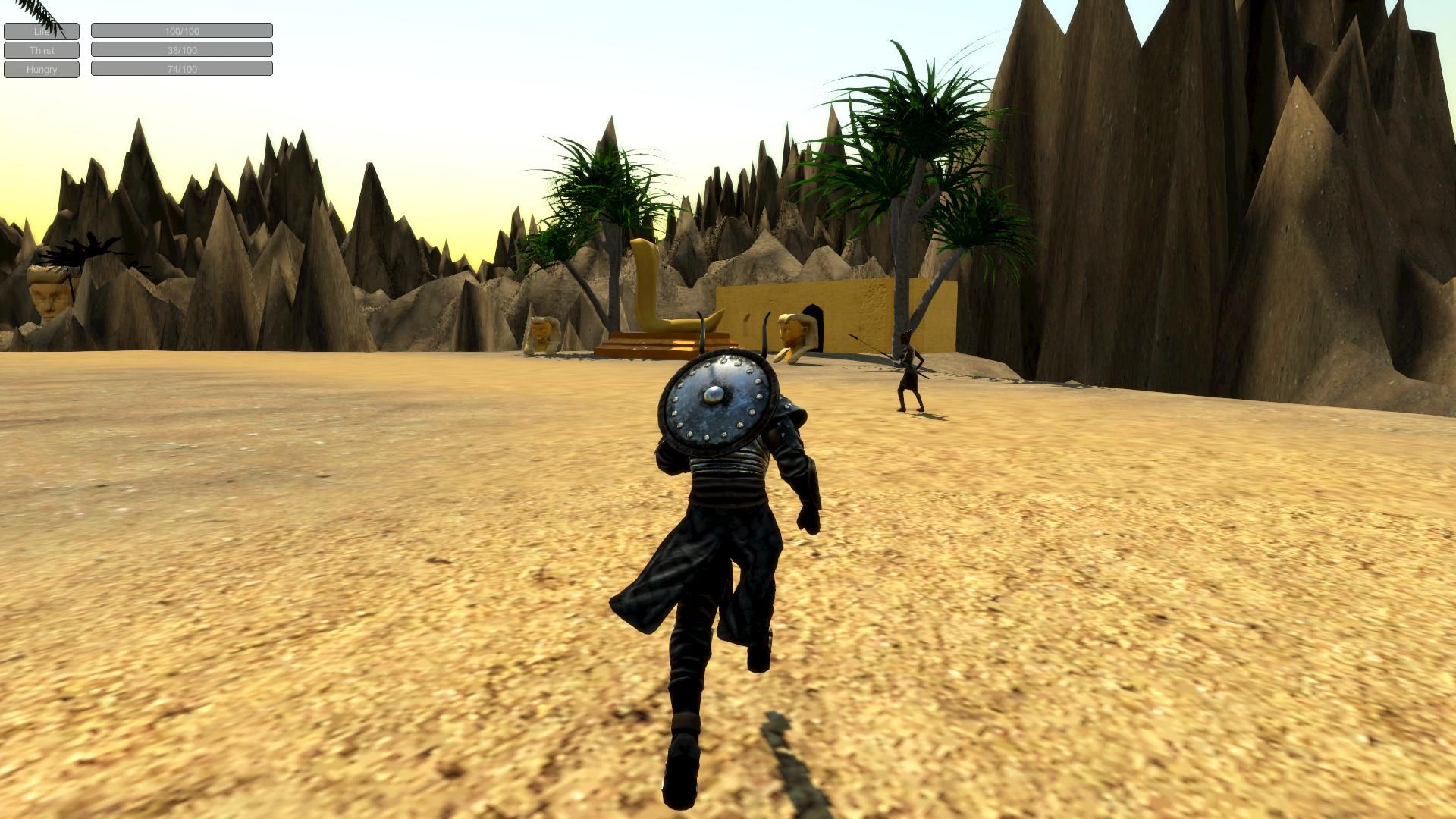This screenshot has width=1456, height=819.
Task: Click the Life stat label
Action: [x=41, y=31]
